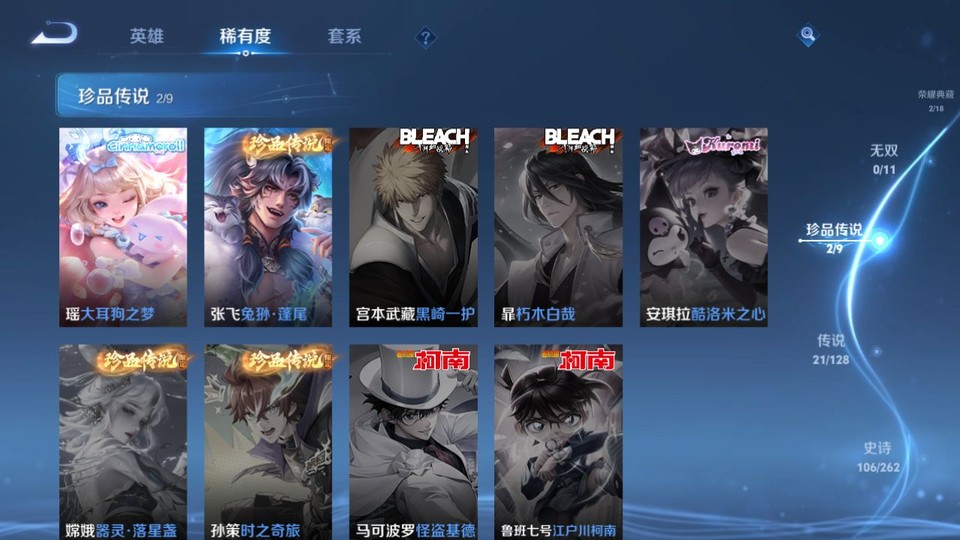
Task: Switch to the 英雄 tab
Action: [146, 36]
